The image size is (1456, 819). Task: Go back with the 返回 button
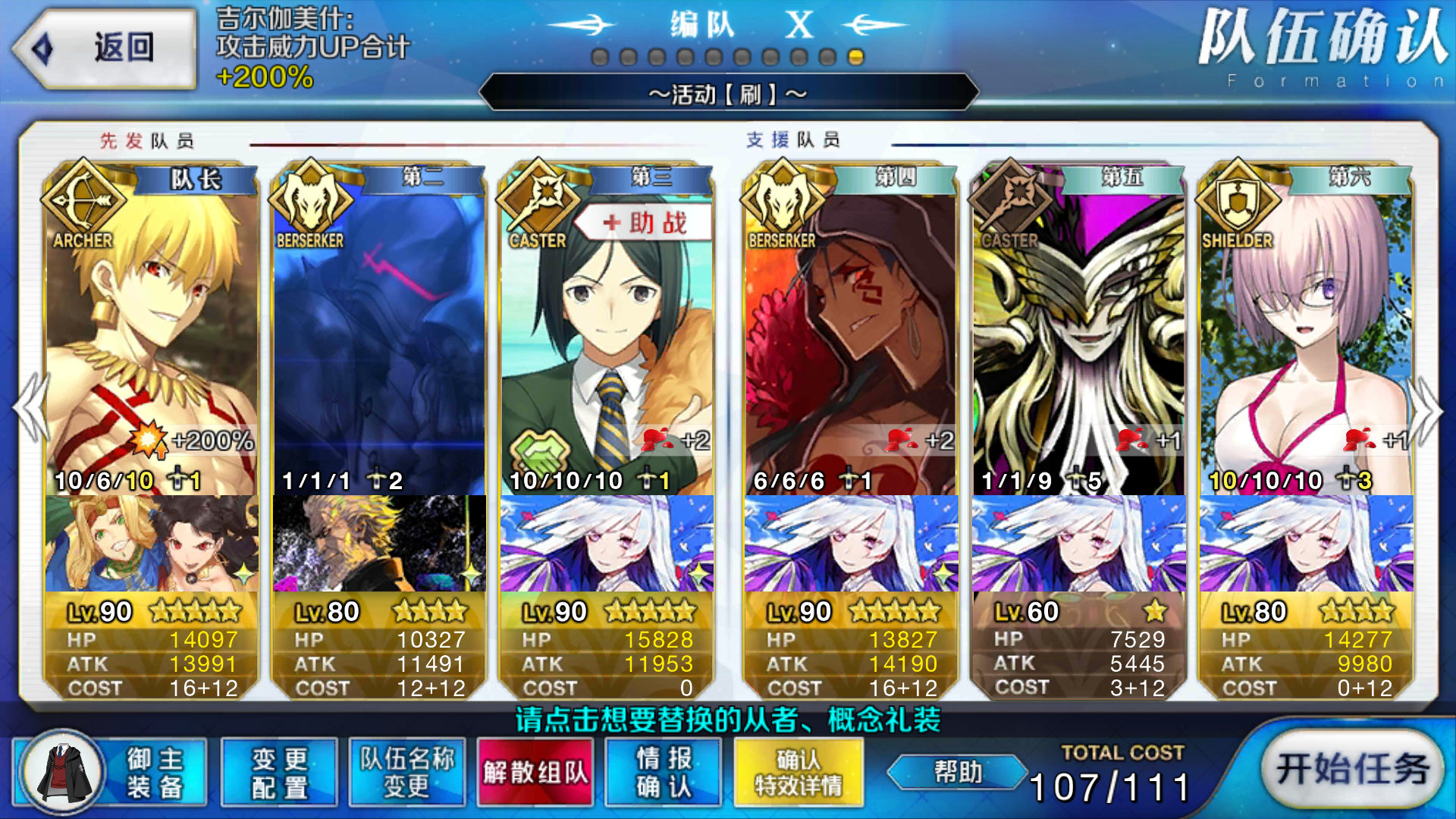tap(105, 49)
